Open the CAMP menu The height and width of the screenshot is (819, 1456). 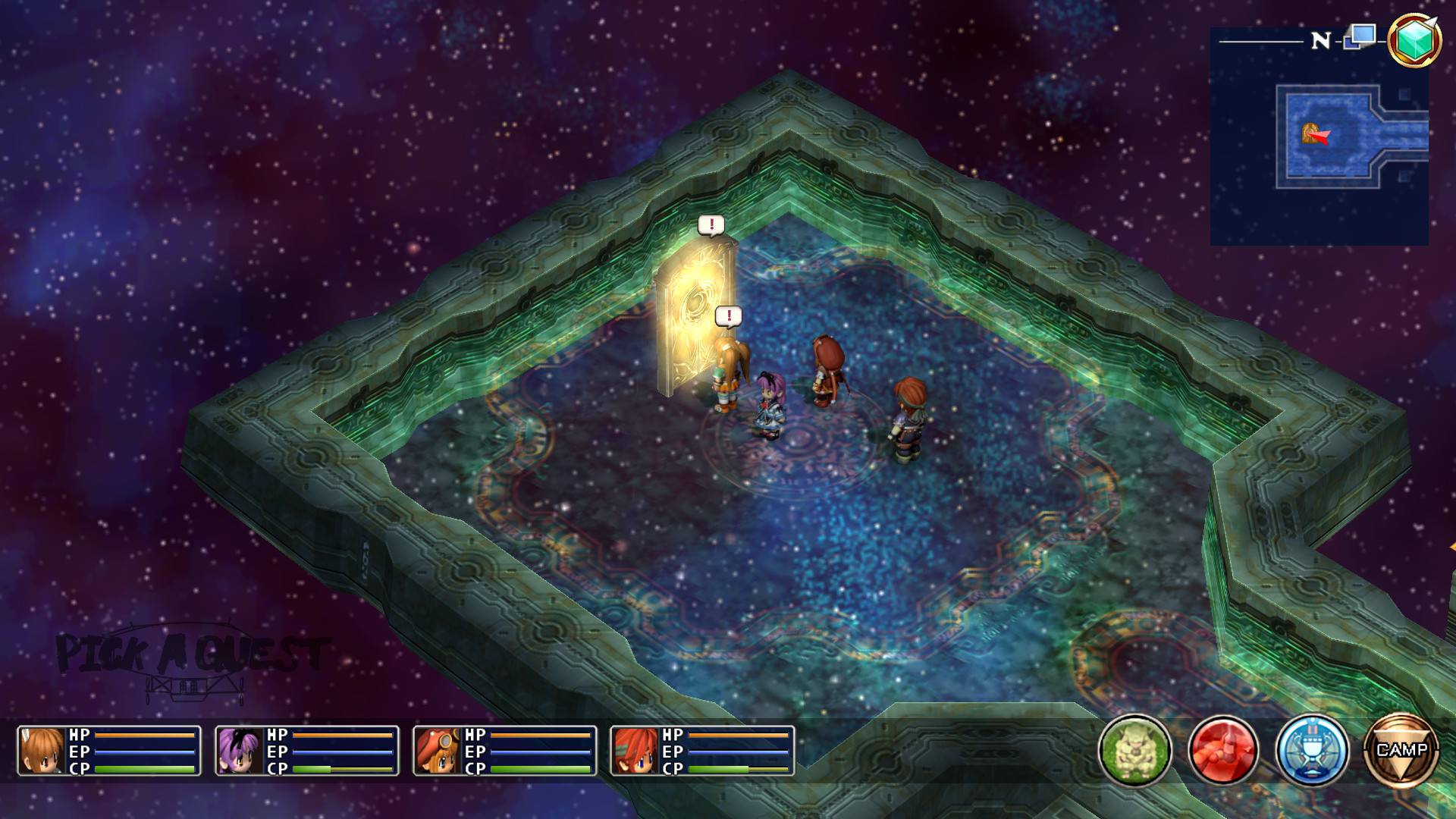[1401, 750]
